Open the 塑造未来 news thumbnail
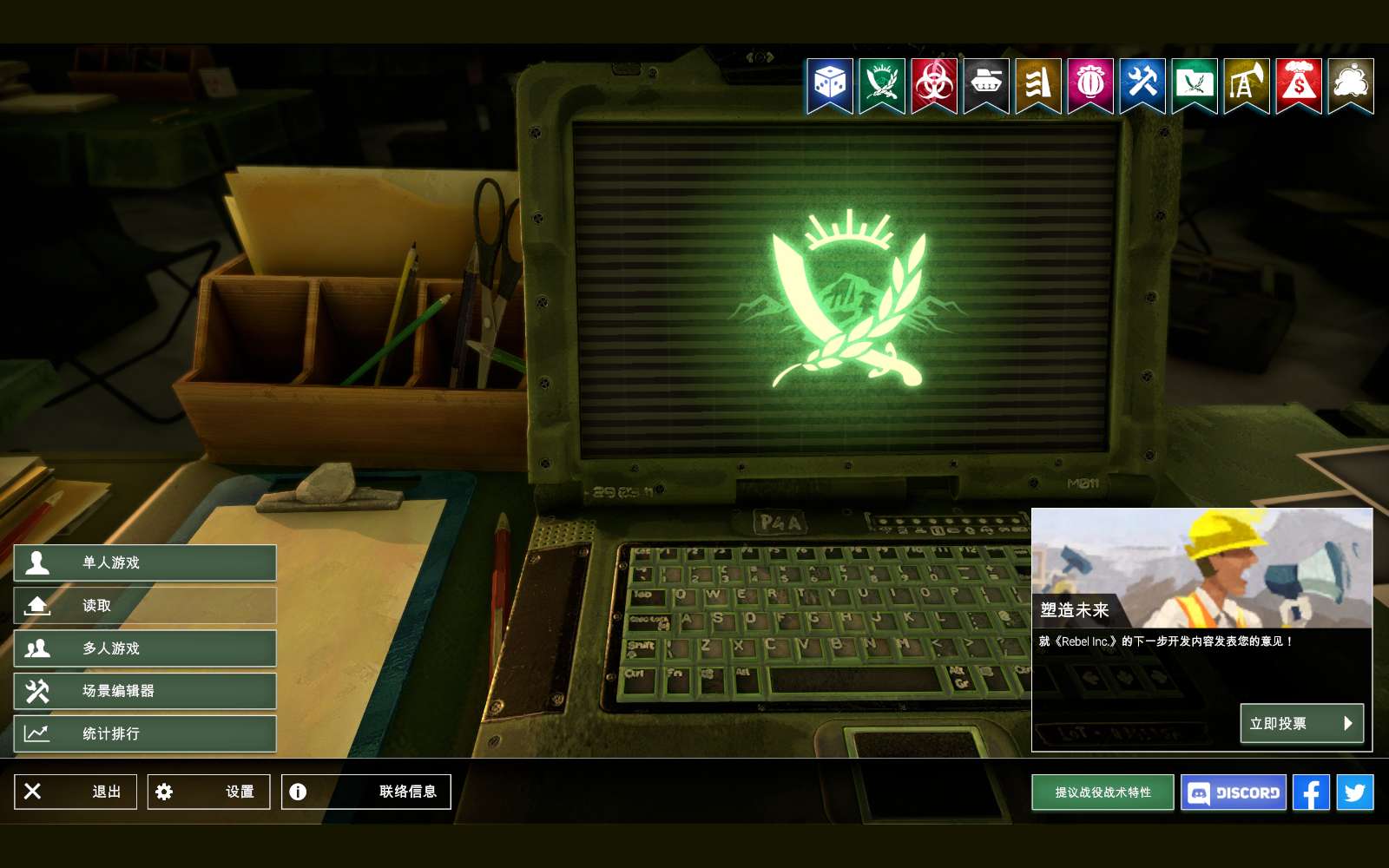 tap(1201, 569)
